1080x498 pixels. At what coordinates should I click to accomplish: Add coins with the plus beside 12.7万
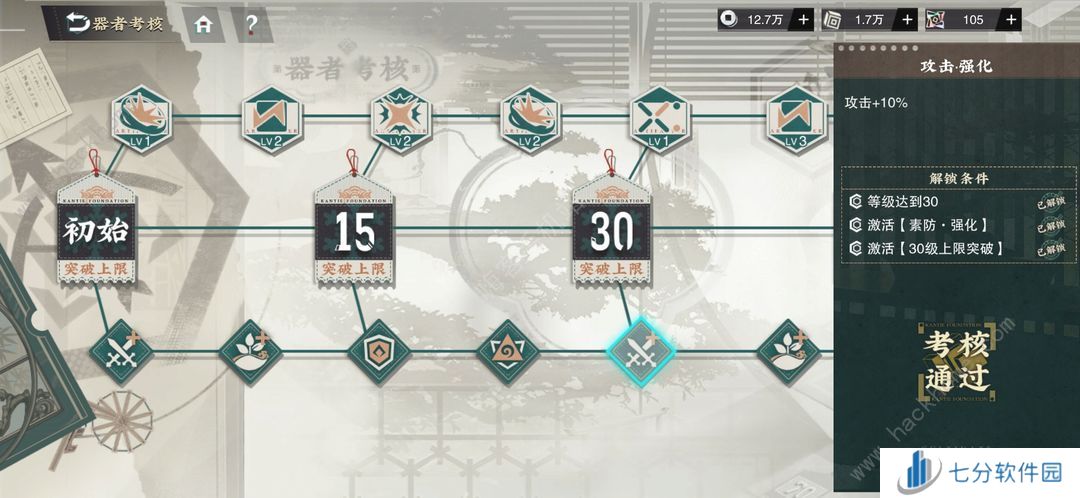coord(803,19)
